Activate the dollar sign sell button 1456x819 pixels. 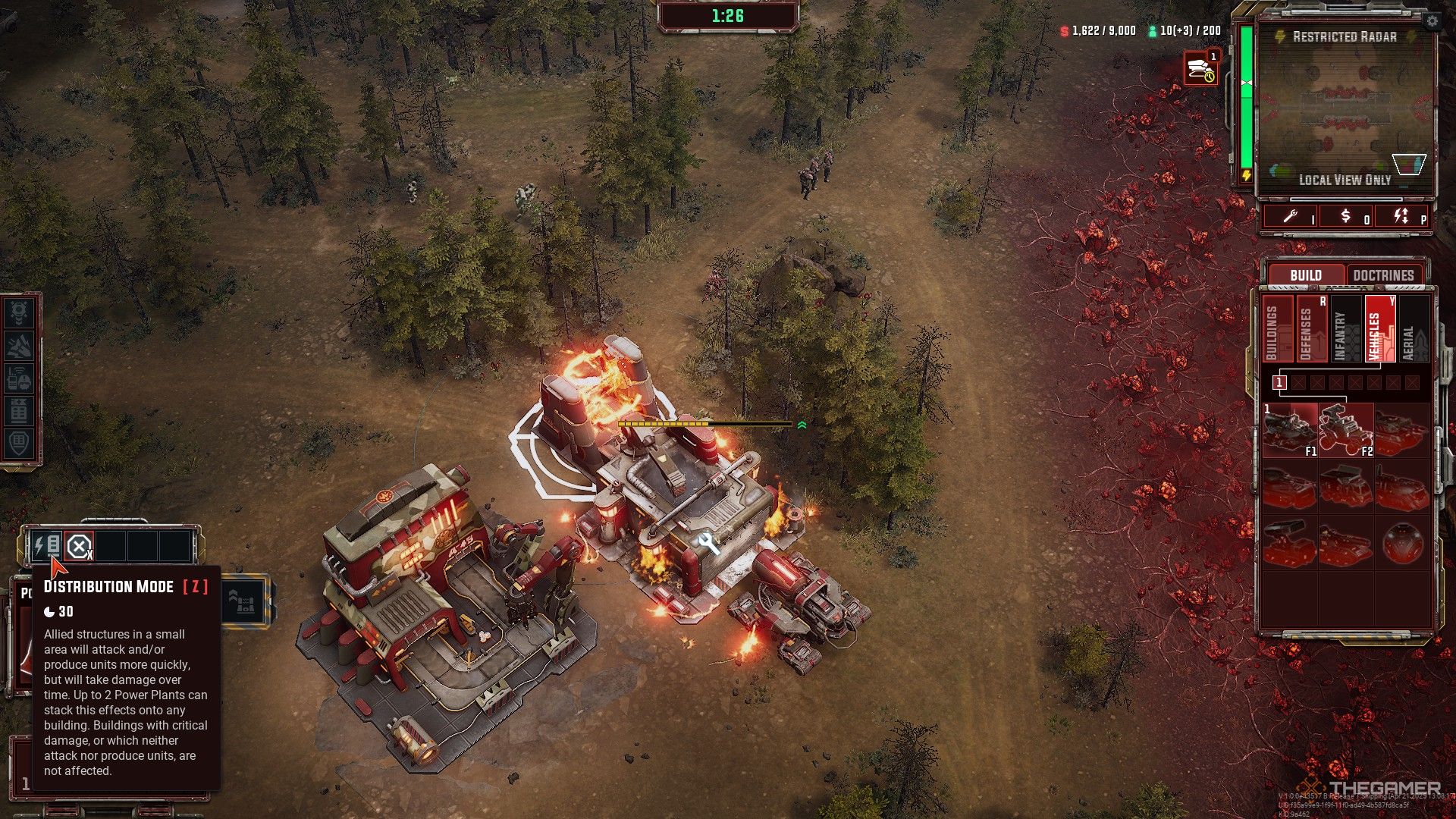tap(1346, 217)
